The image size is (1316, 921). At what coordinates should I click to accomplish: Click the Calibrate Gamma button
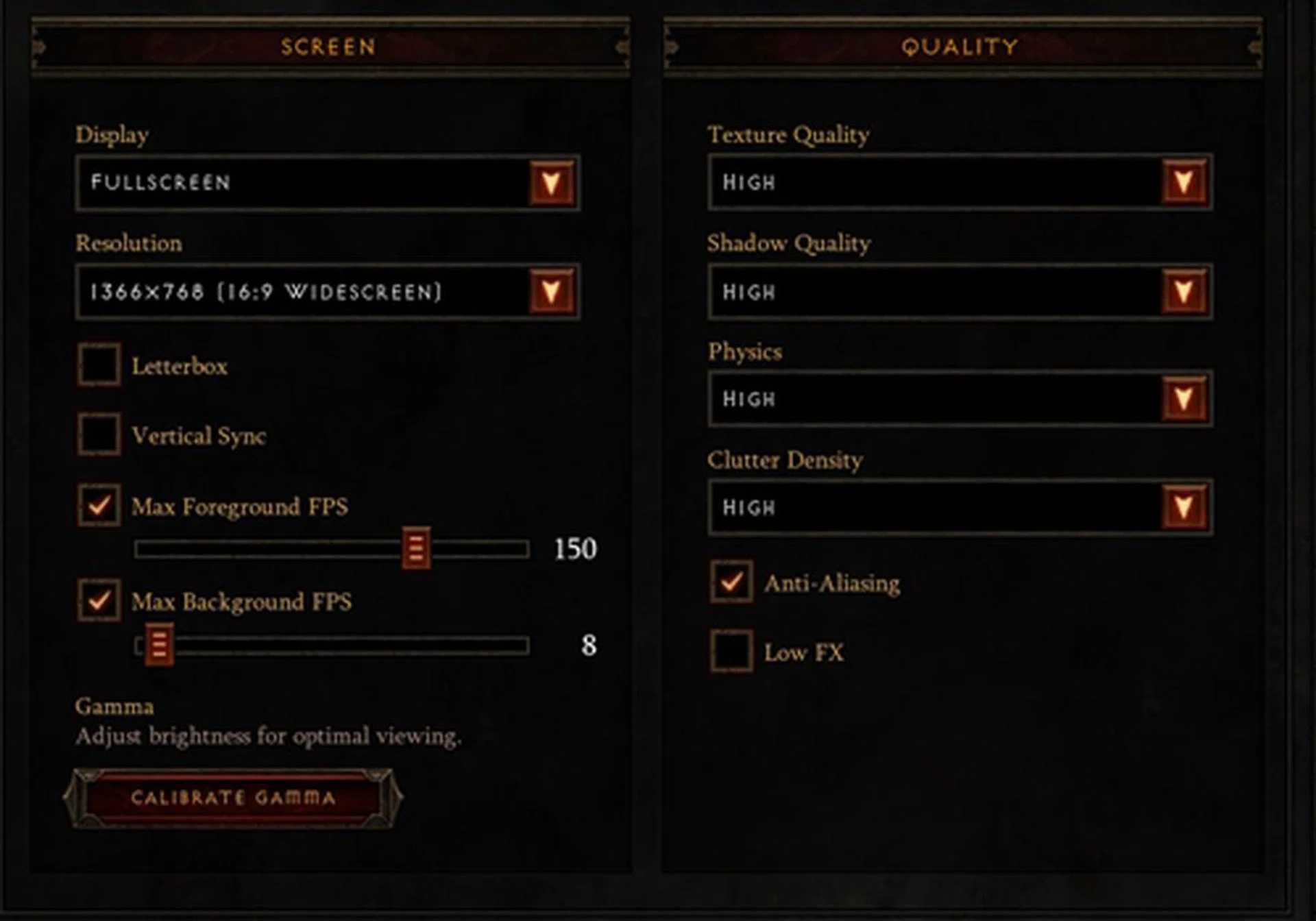point(233,798)
